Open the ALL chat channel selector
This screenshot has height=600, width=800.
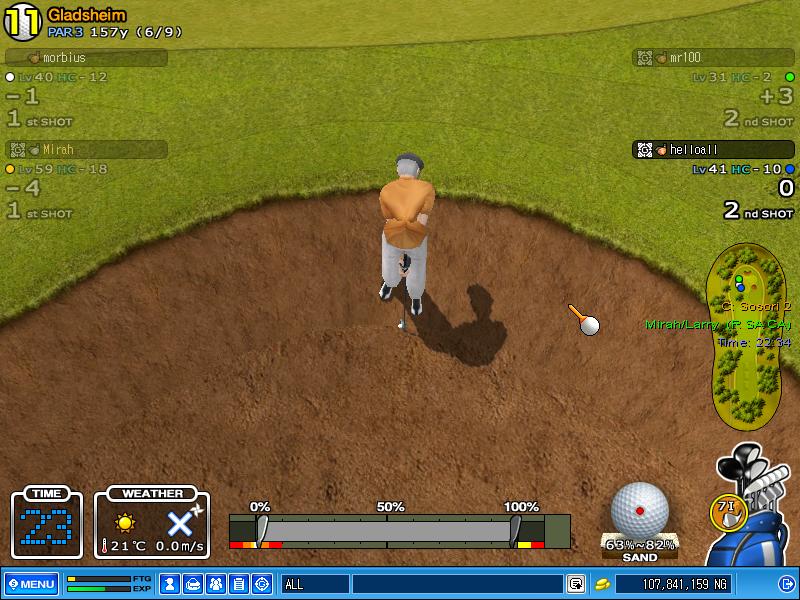point(314,584)
